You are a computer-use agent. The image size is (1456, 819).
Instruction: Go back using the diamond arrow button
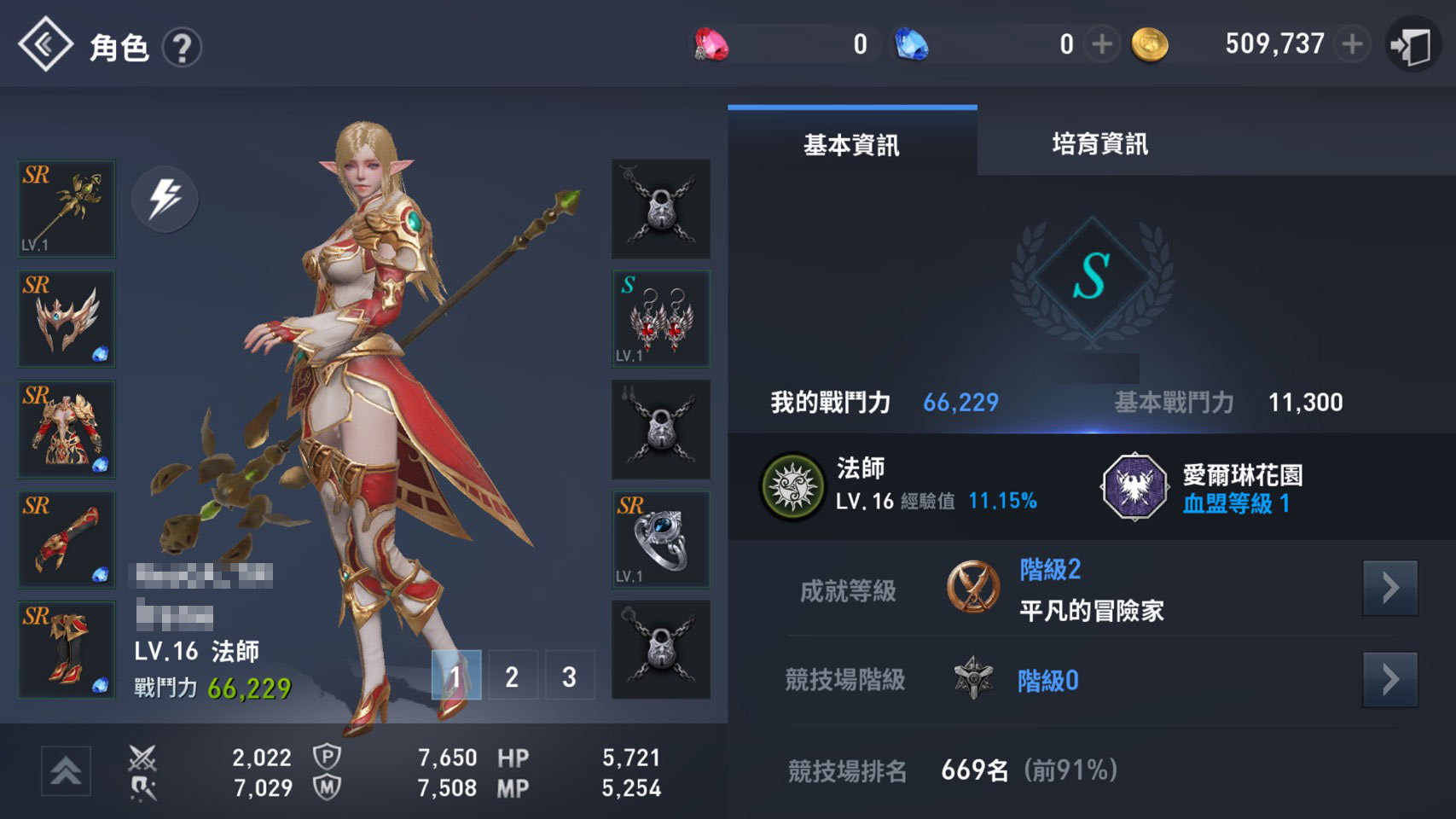pyautogui.click(x=45, y=44)
